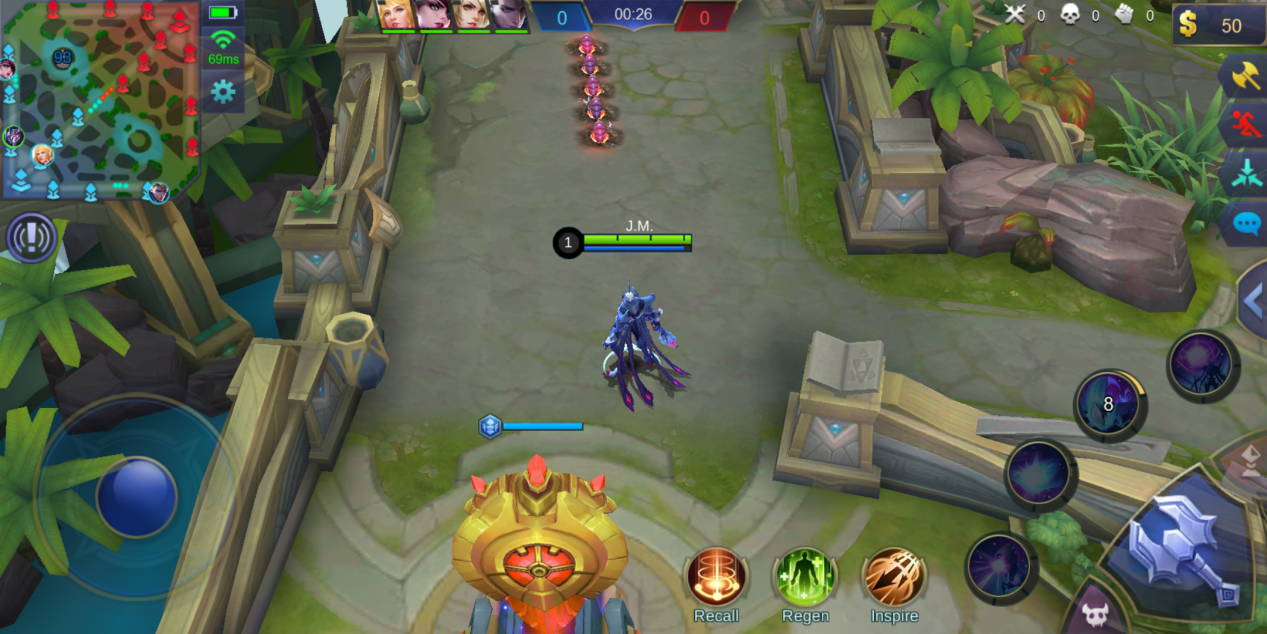1267x634 pixels.
Task: Cast the Recall spell
Action: (716, 577)
